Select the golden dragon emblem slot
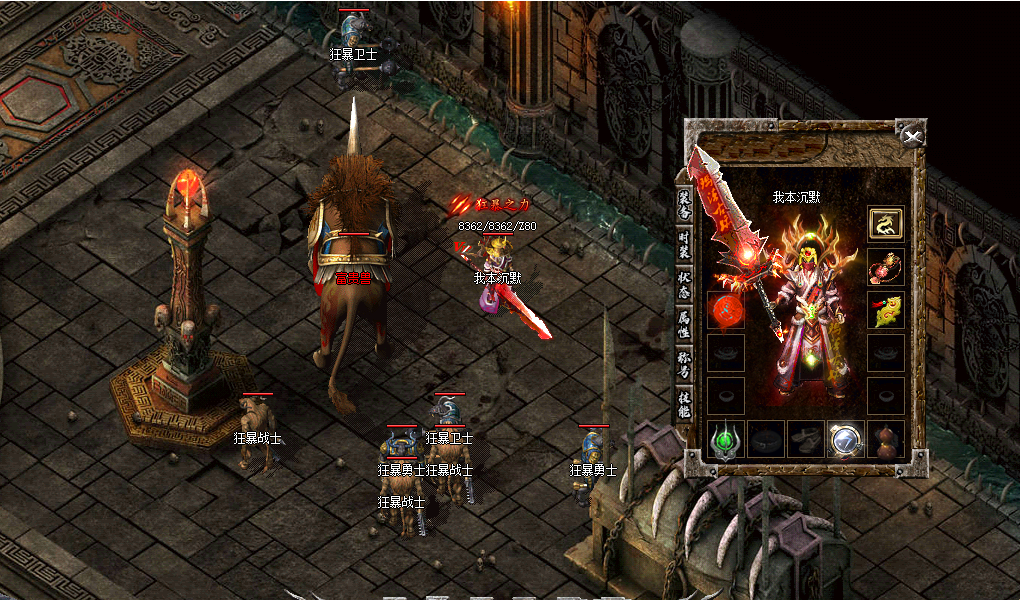The height and width of the screenshot is (600, 1020). [x=885, y=223]
